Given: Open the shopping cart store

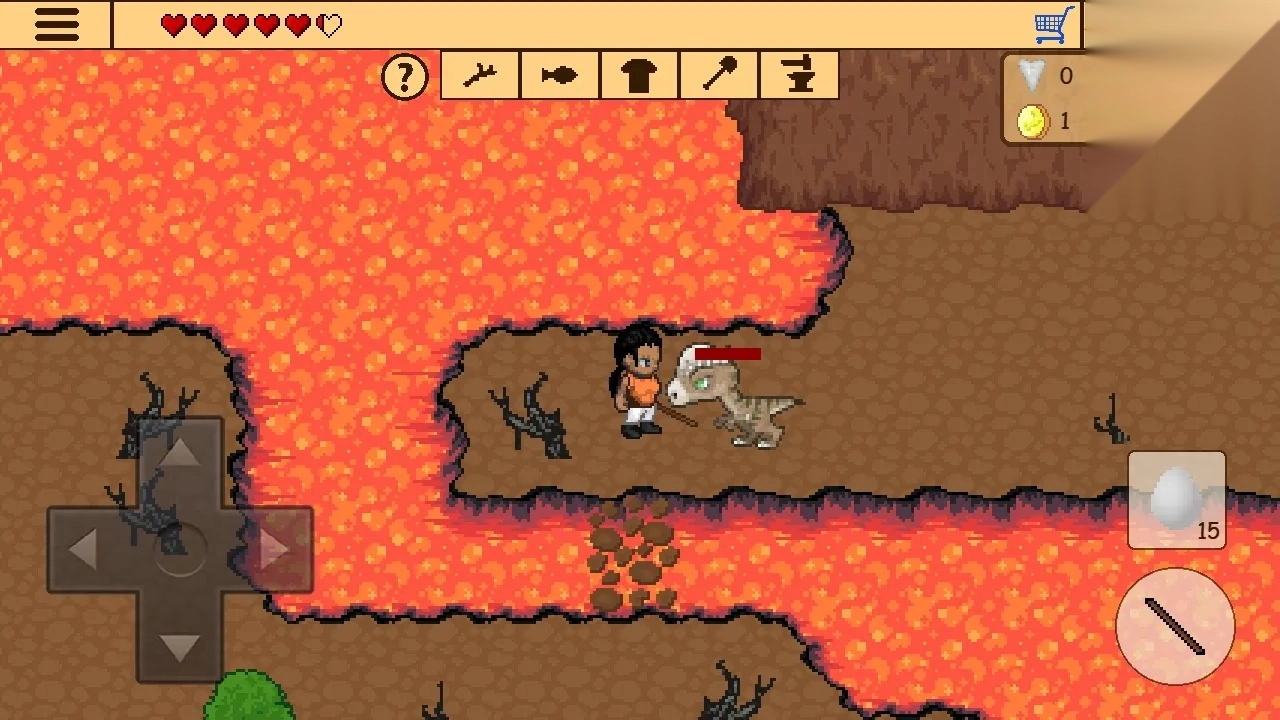Looking at the screenshot, I should pos(1054,25).
